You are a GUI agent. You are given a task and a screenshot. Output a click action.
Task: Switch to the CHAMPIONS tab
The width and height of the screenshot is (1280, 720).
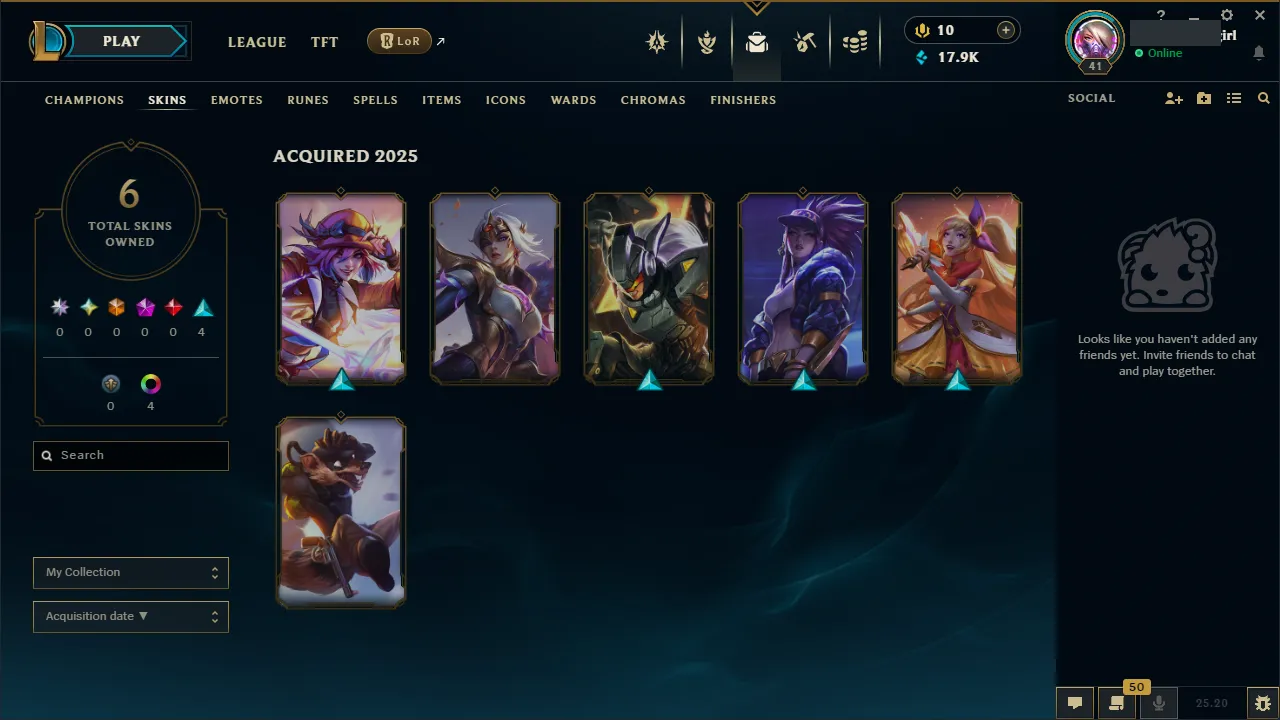[84, 99]
